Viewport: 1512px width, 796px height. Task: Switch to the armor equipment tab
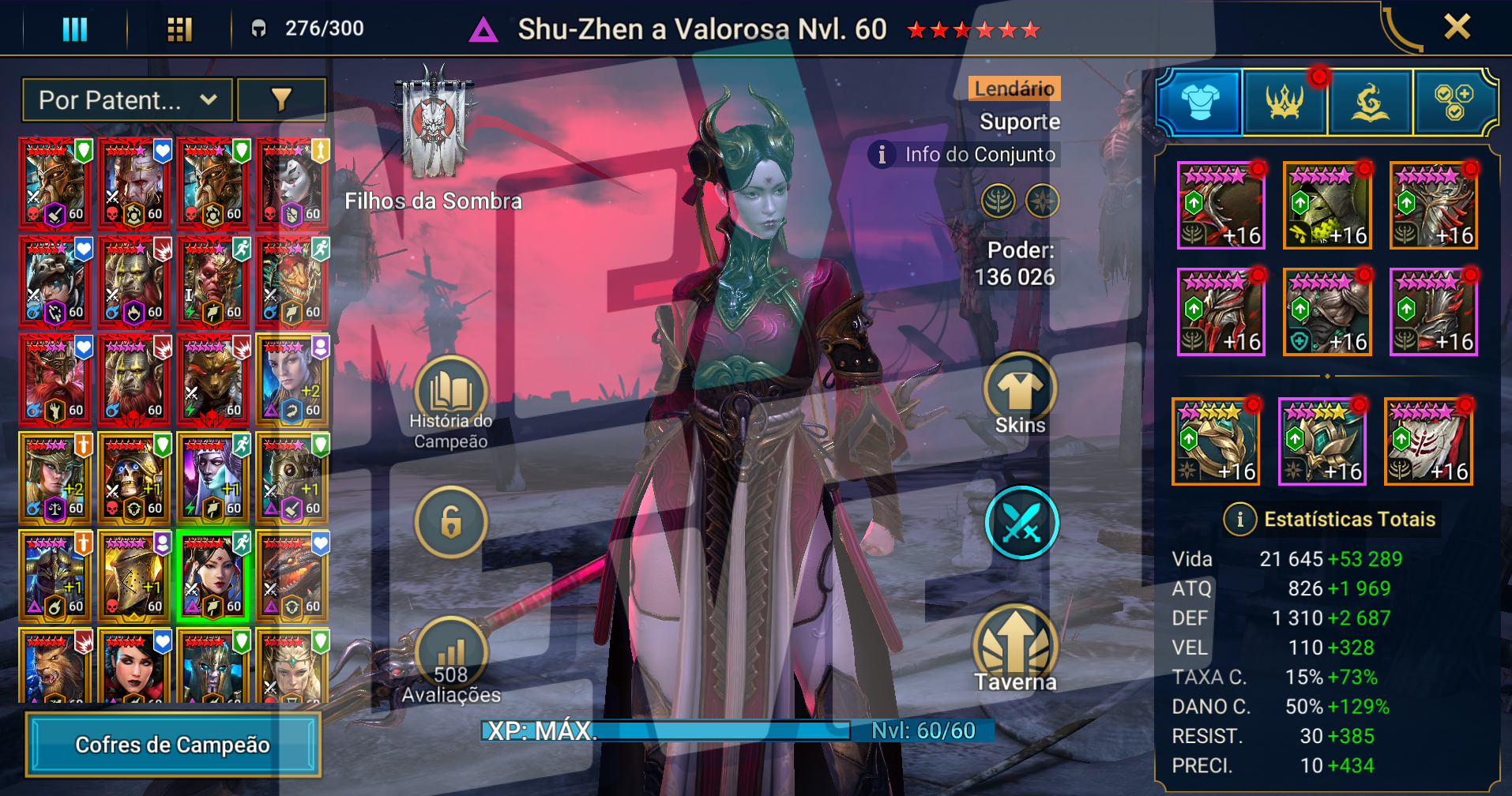coord(1200,102)
